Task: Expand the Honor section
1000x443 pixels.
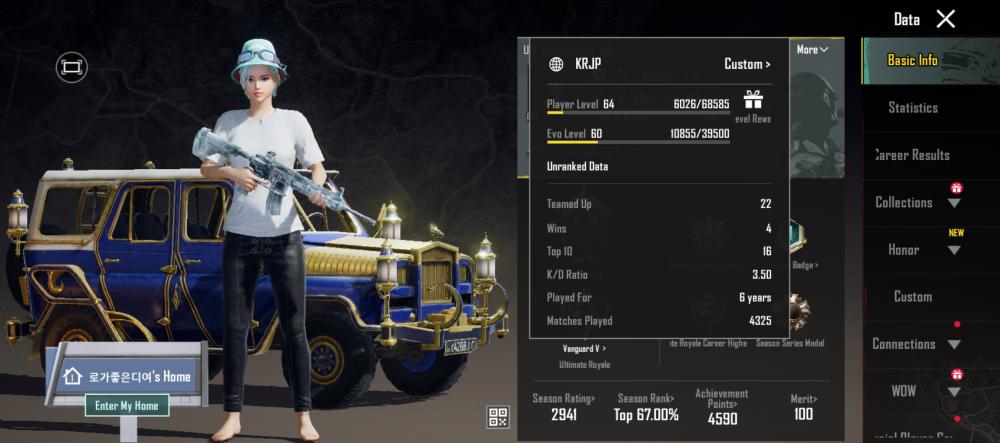Action: pos(954,250)
